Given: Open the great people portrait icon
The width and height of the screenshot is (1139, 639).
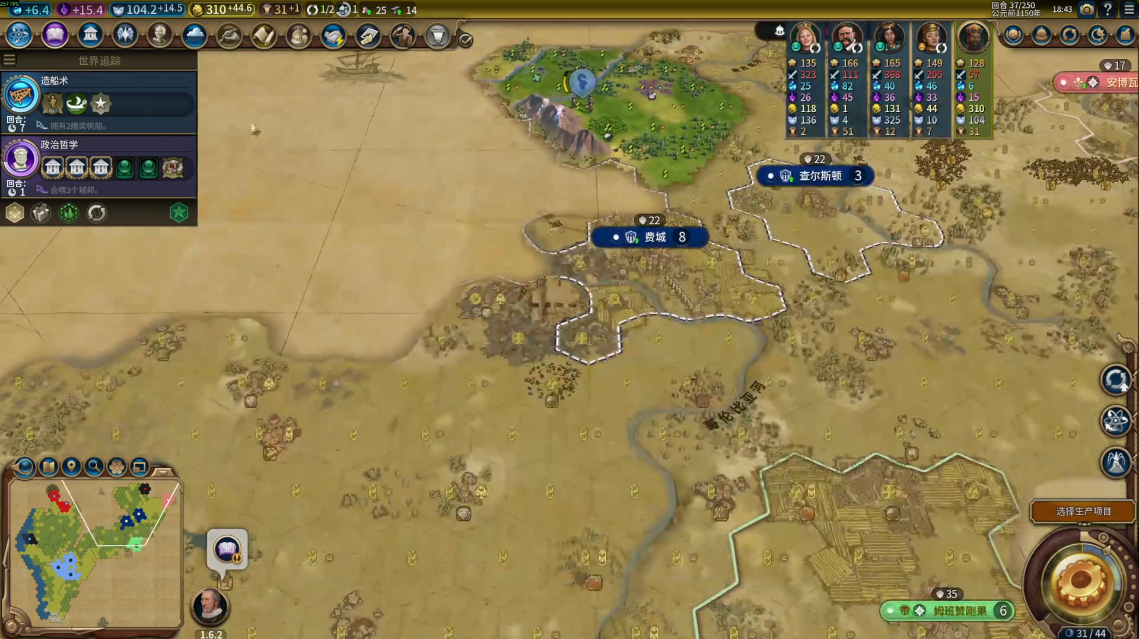Looking at the screenshot, I should click(160, 35).
